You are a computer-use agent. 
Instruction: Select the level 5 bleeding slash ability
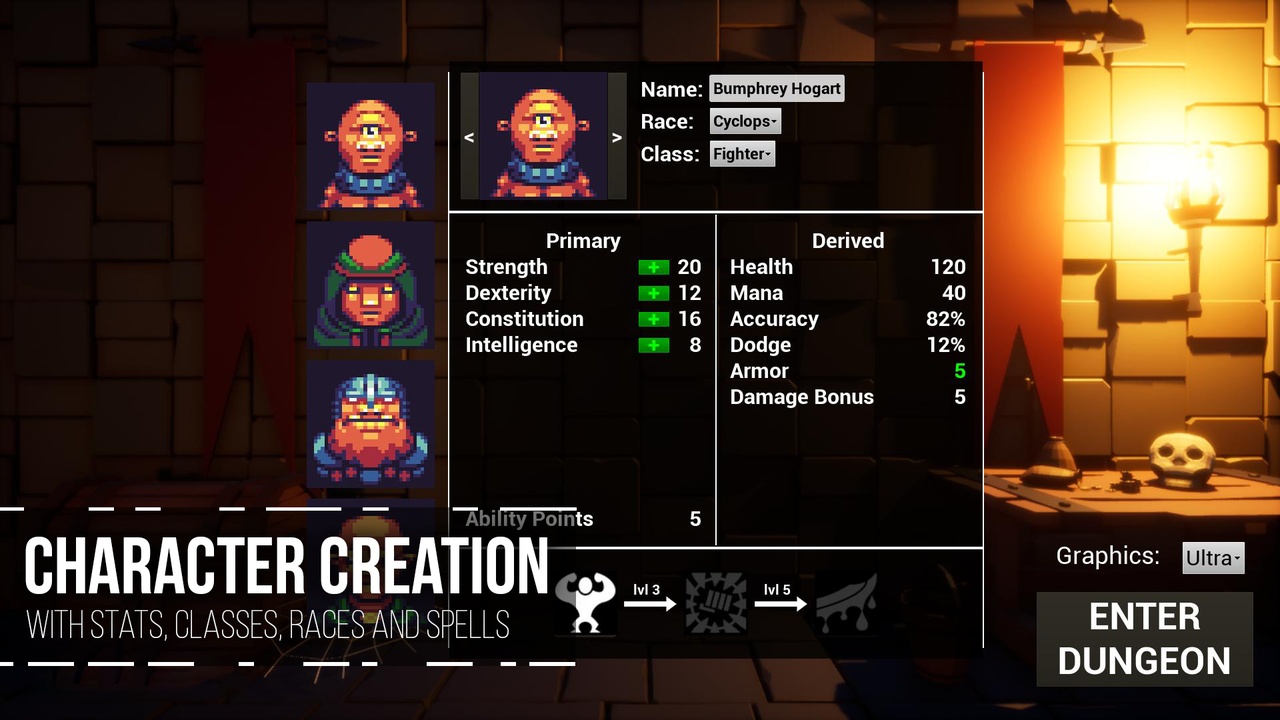pos(846,603)
